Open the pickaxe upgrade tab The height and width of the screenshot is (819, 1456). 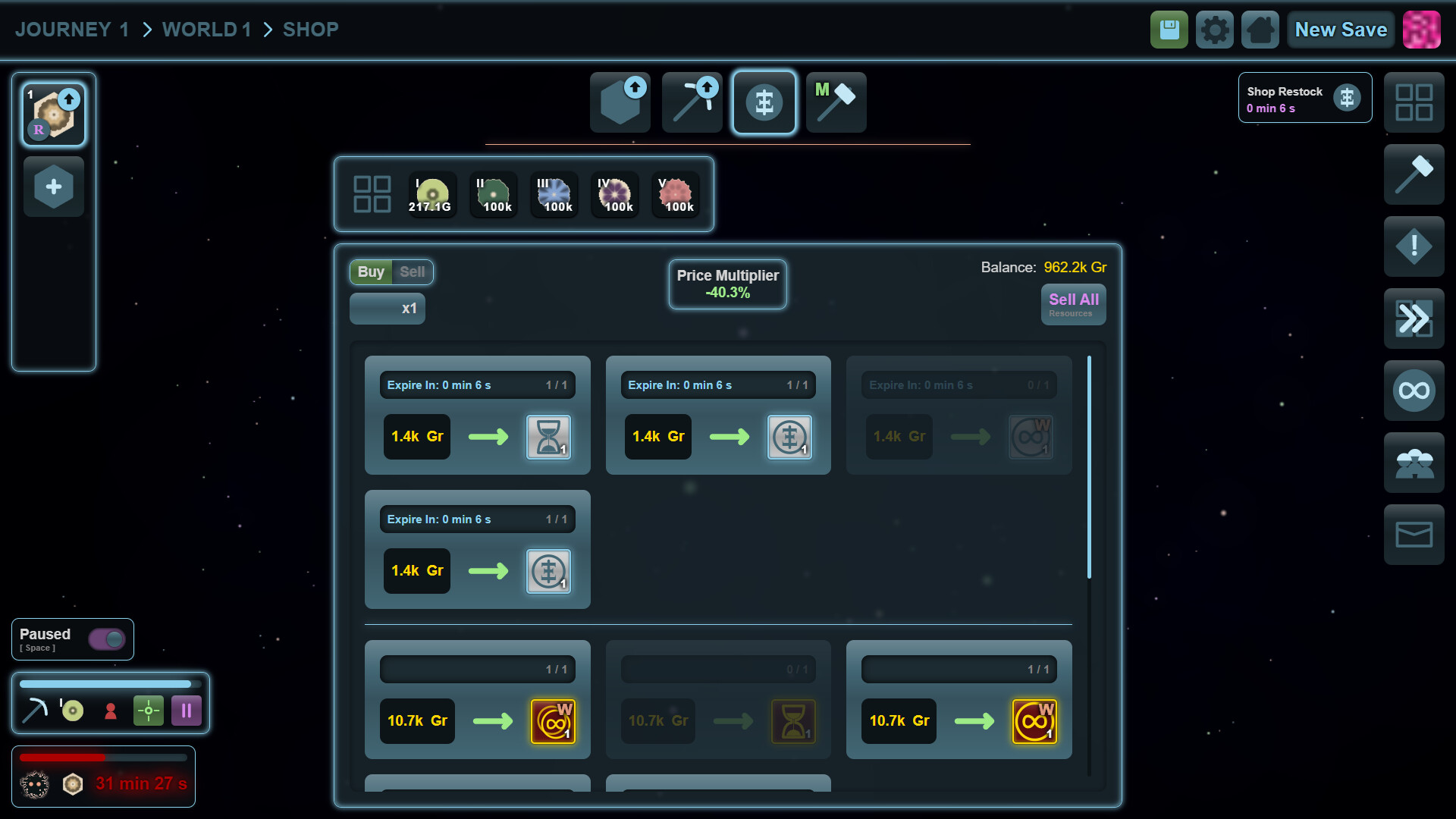(692, 102)
